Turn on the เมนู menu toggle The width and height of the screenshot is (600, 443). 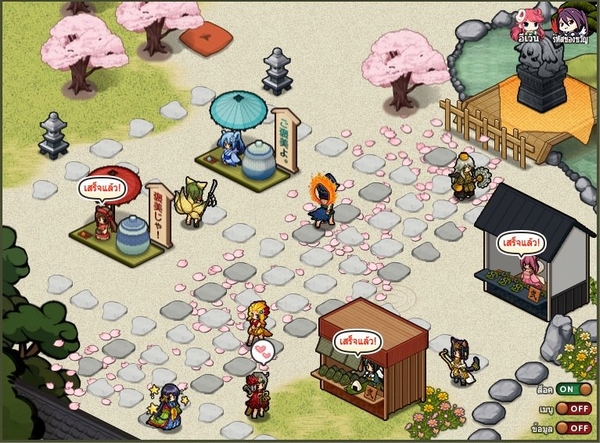[x=574, y=408]
